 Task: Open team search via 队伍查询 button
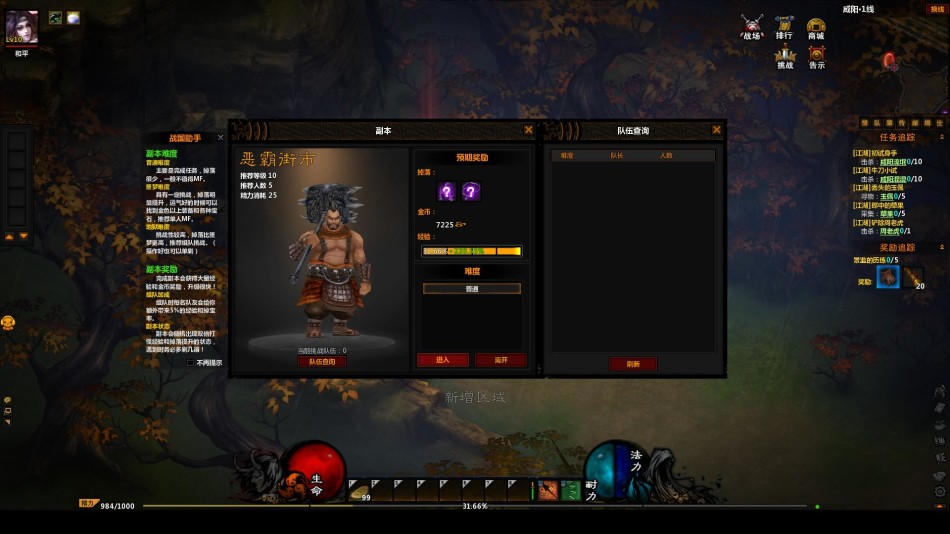tap(322, 362)
